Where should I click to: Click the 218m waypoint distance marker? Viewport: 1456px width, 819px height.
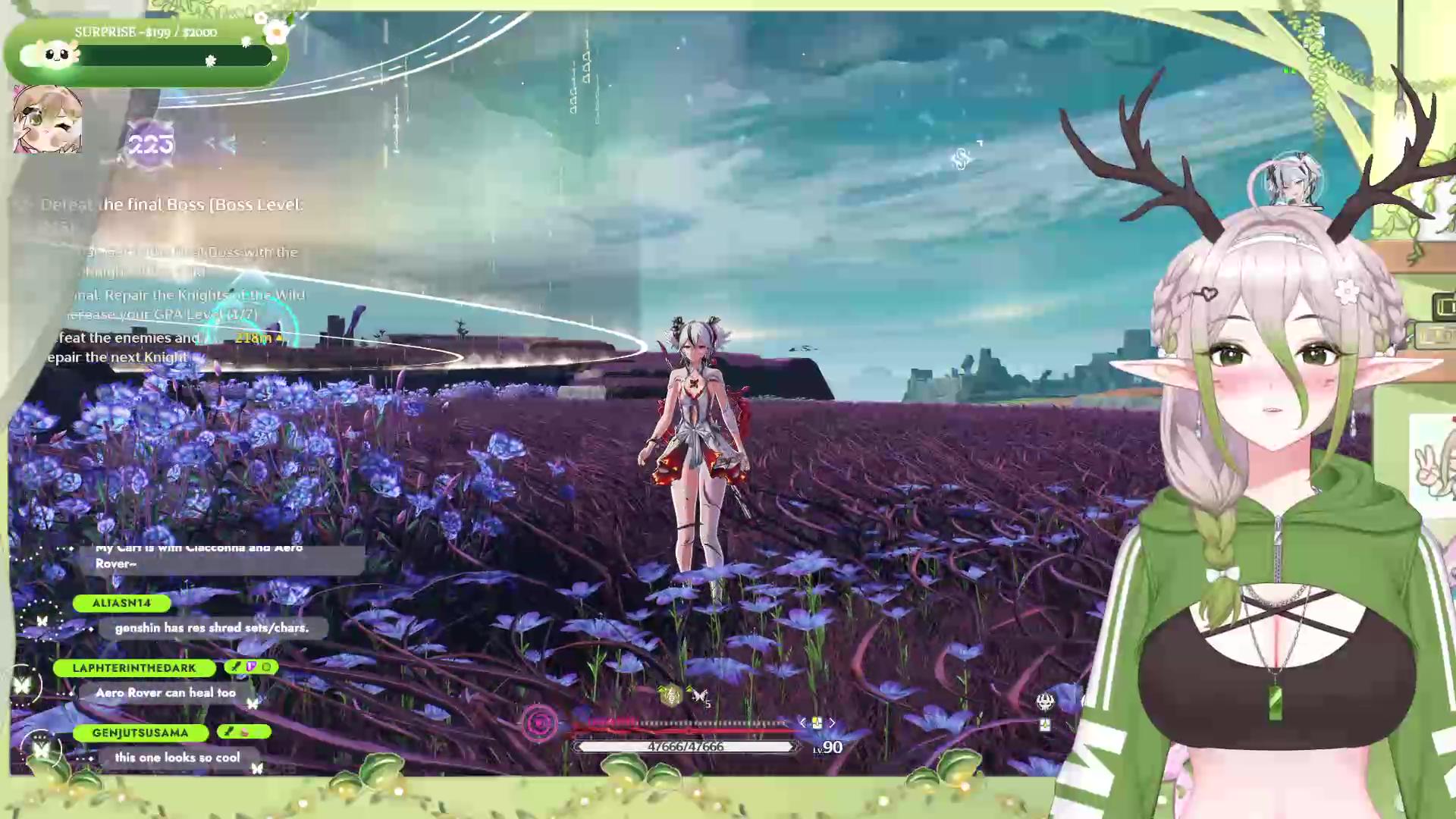[x=258, y=338]
